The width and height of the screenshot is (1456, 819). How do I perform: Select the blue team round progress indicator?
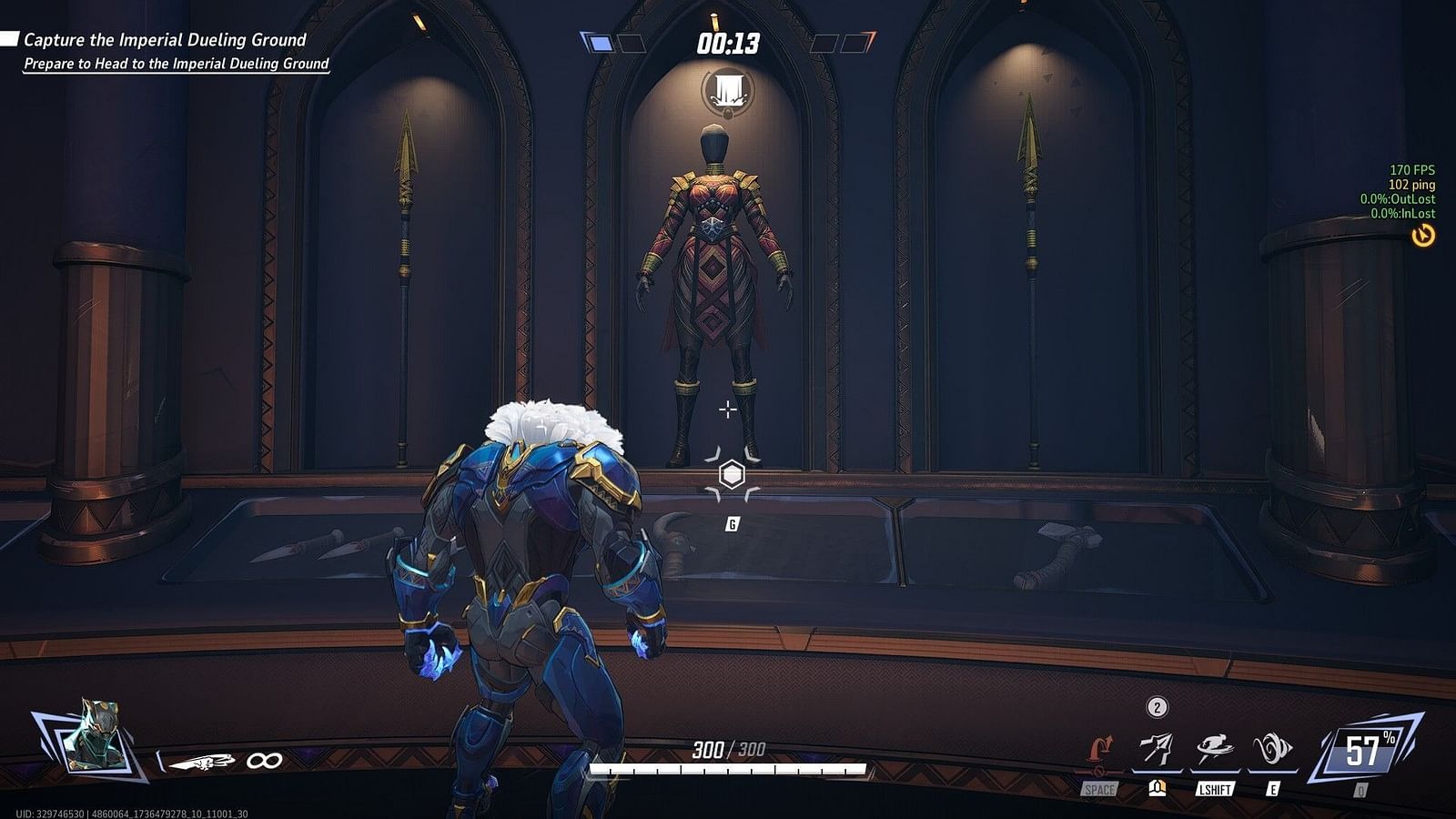point(598,43)
